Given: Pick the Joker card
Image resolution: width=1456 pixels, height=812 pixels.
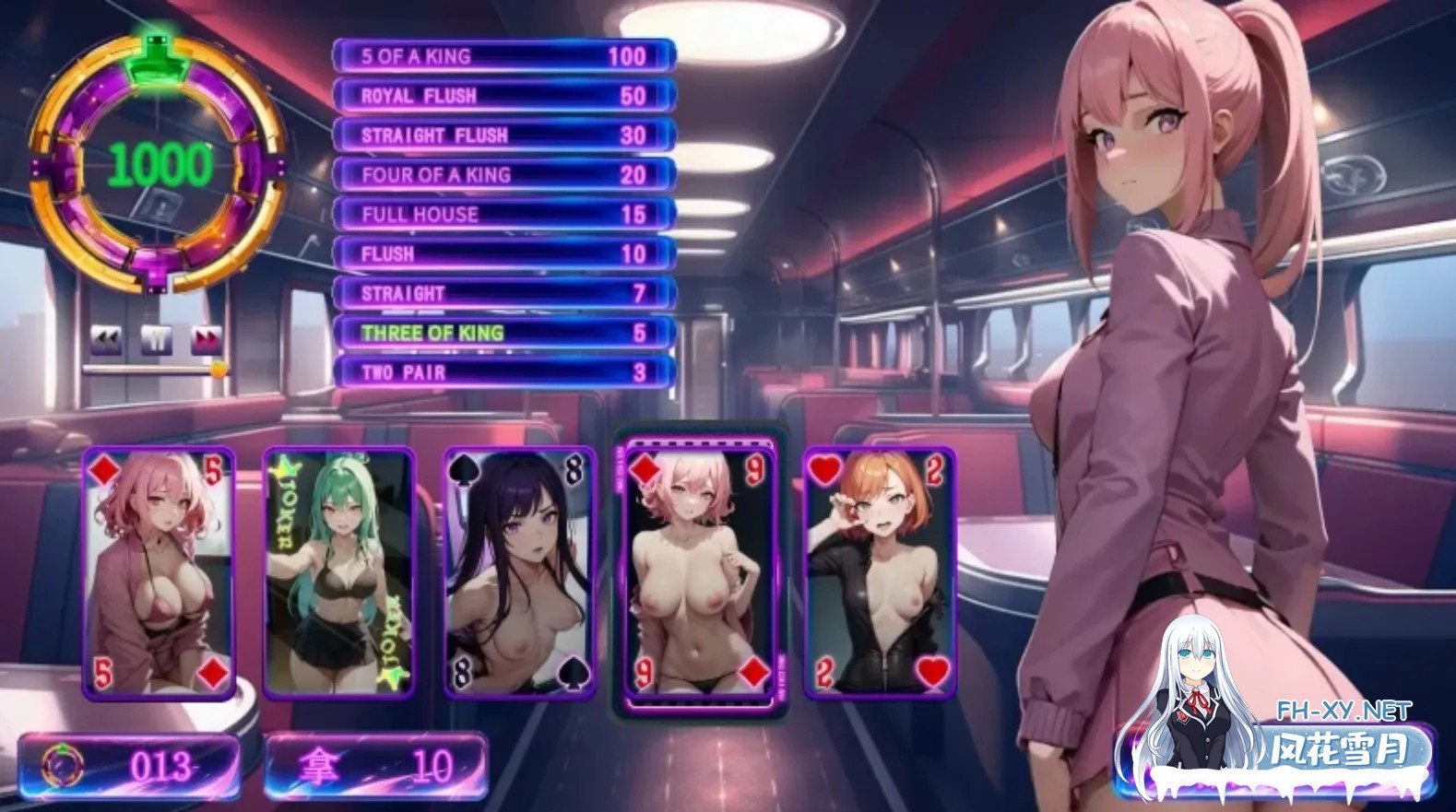Looking at the screenshot, I should point(339,572).
